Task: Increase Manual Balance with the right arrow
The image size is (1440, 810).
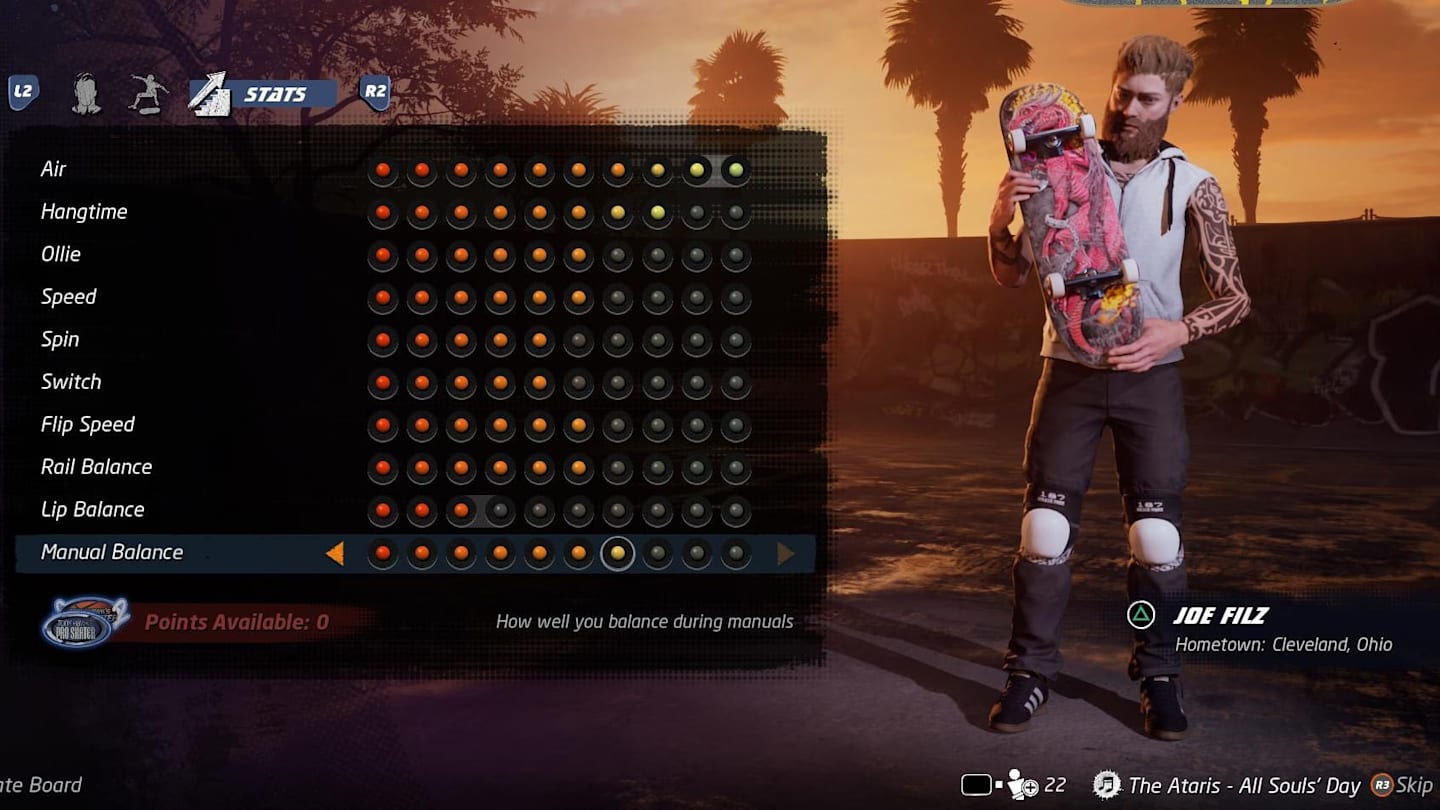Action: point(786,553)
